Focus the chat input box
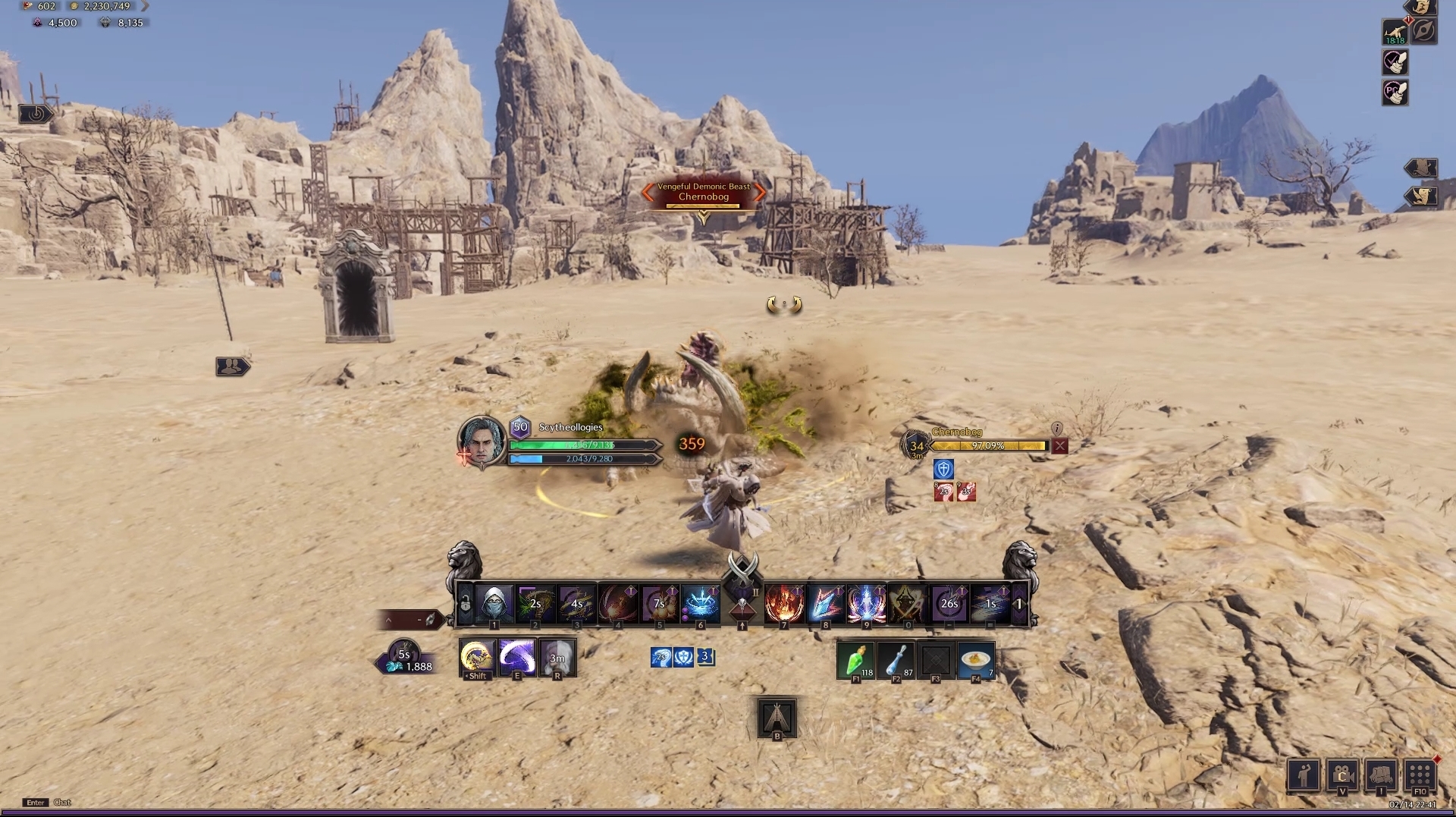Image resolution: width=1456 pixels, height=817 pixels. tap(63, 802)
